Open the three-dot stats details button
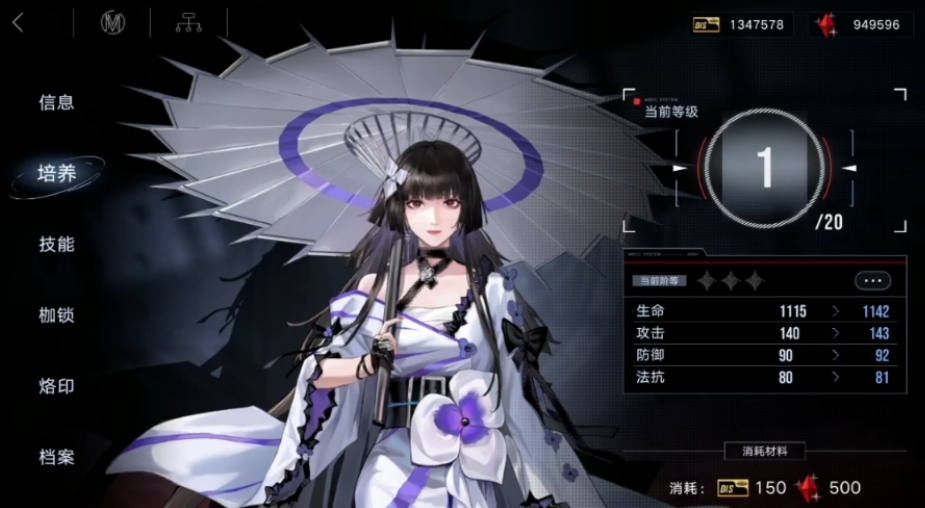Viewport: 925px width, 508px height. coord(872,281)
